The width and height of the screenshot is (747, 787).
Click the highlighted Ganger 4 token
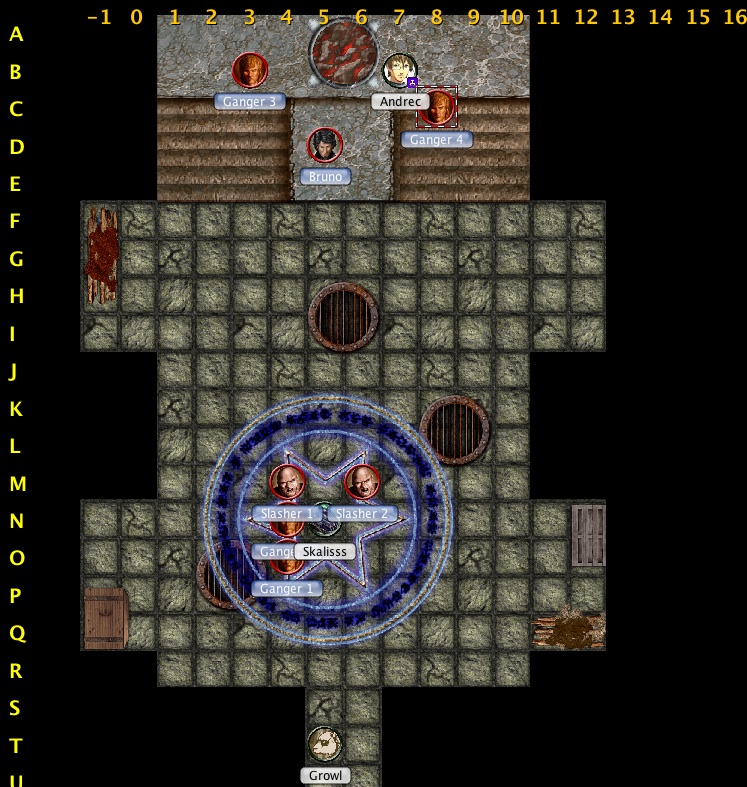(x=437, y=108)
